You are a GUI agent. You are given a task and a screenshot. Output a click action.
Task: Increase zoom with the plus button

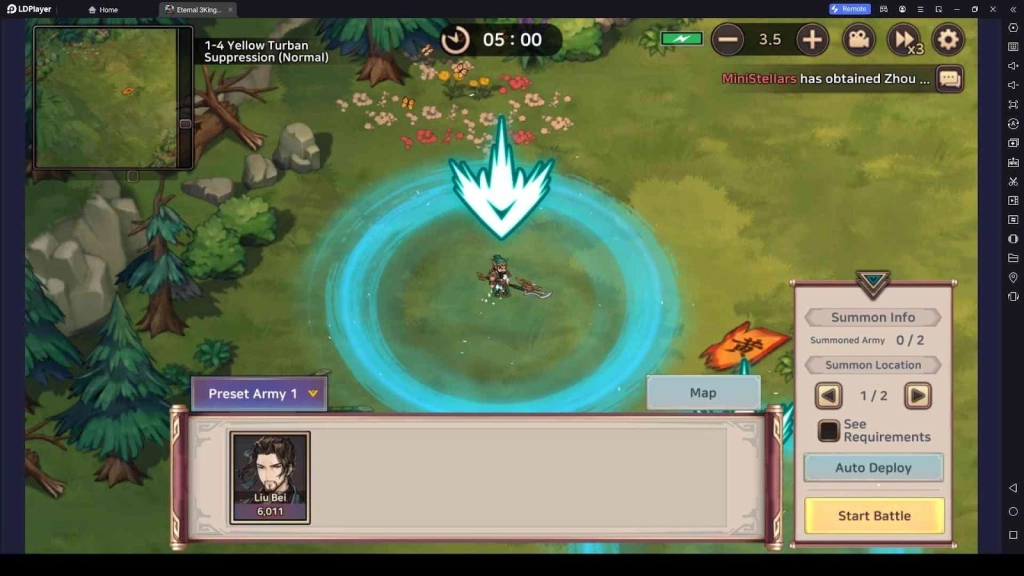point(812,40)
